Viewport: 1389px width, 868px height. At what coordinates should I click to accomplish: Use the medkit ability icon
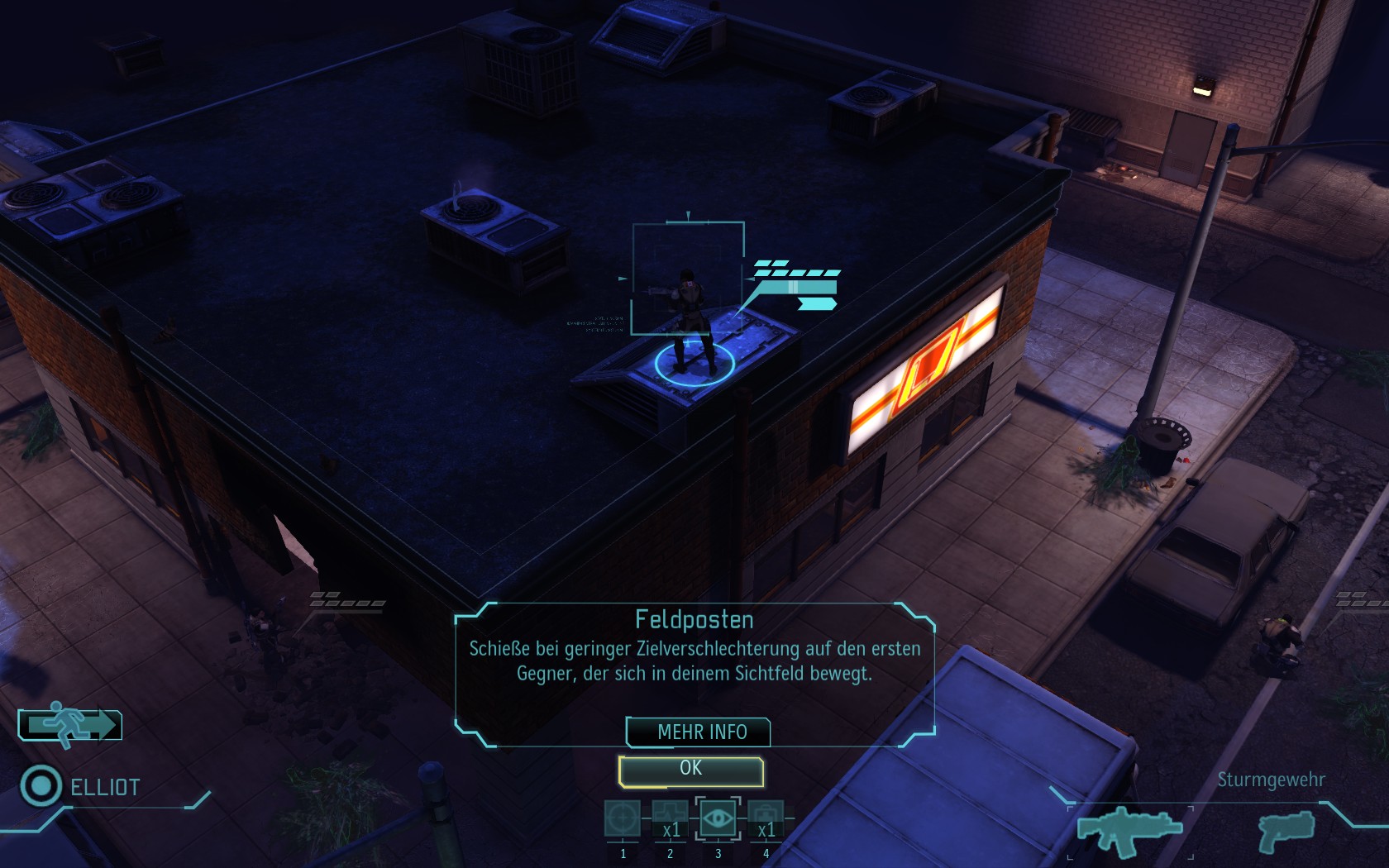tap(766, 818)
